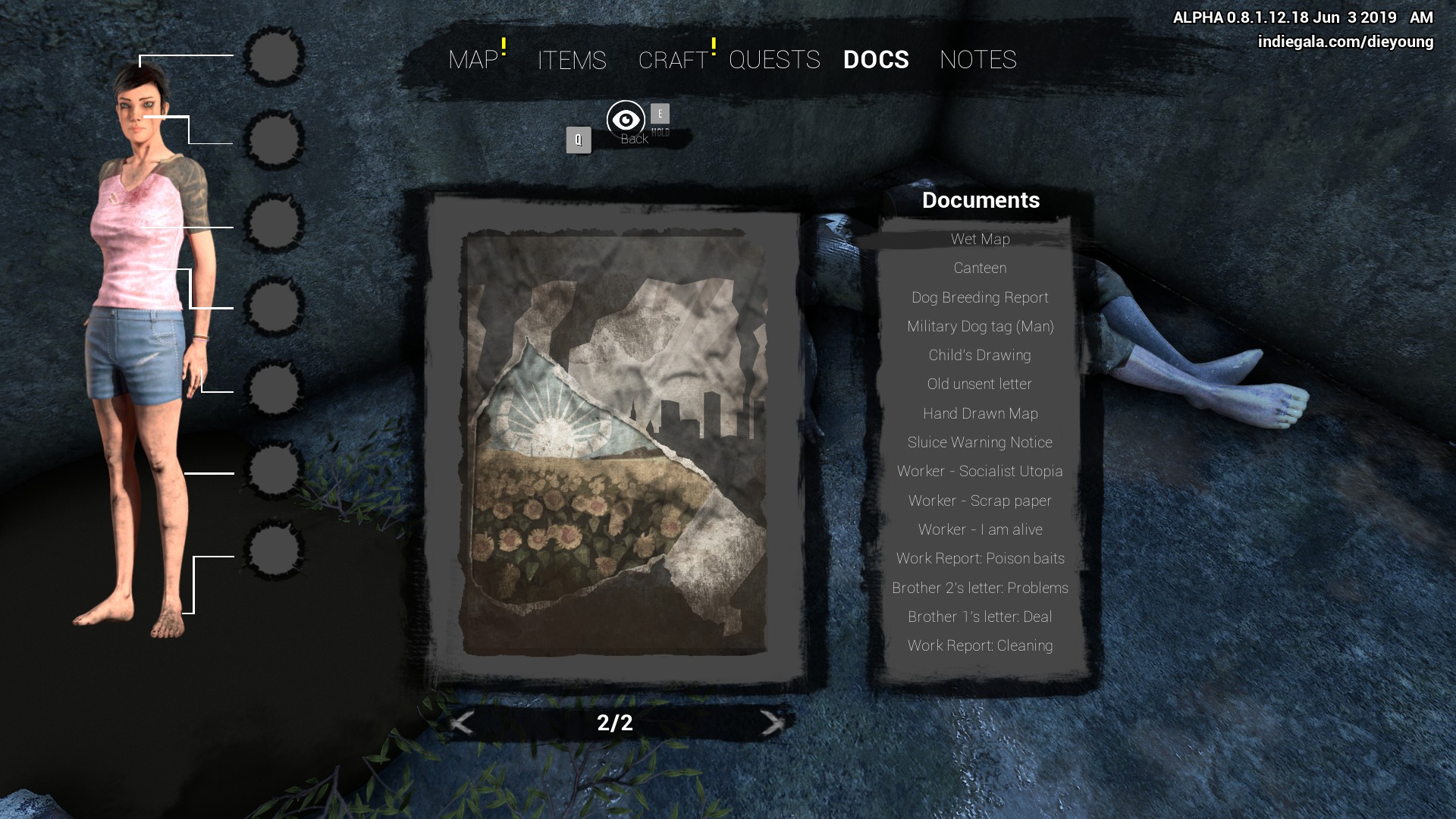Show the QUESTS tab
The image size is (1456, 819).
774,60
